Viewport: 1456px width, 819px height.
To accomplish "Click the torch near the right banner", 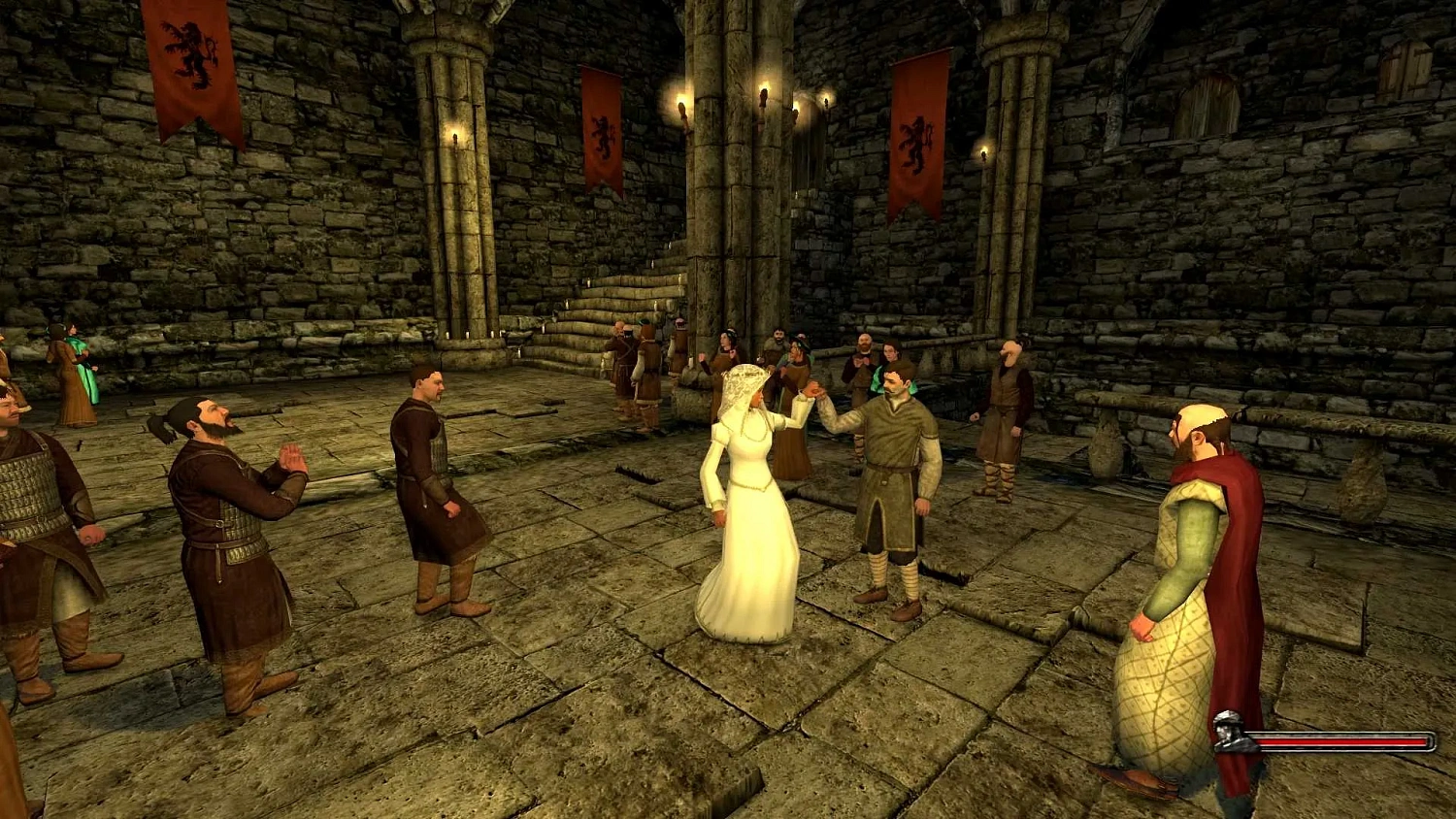I will [x=981, y=152].
